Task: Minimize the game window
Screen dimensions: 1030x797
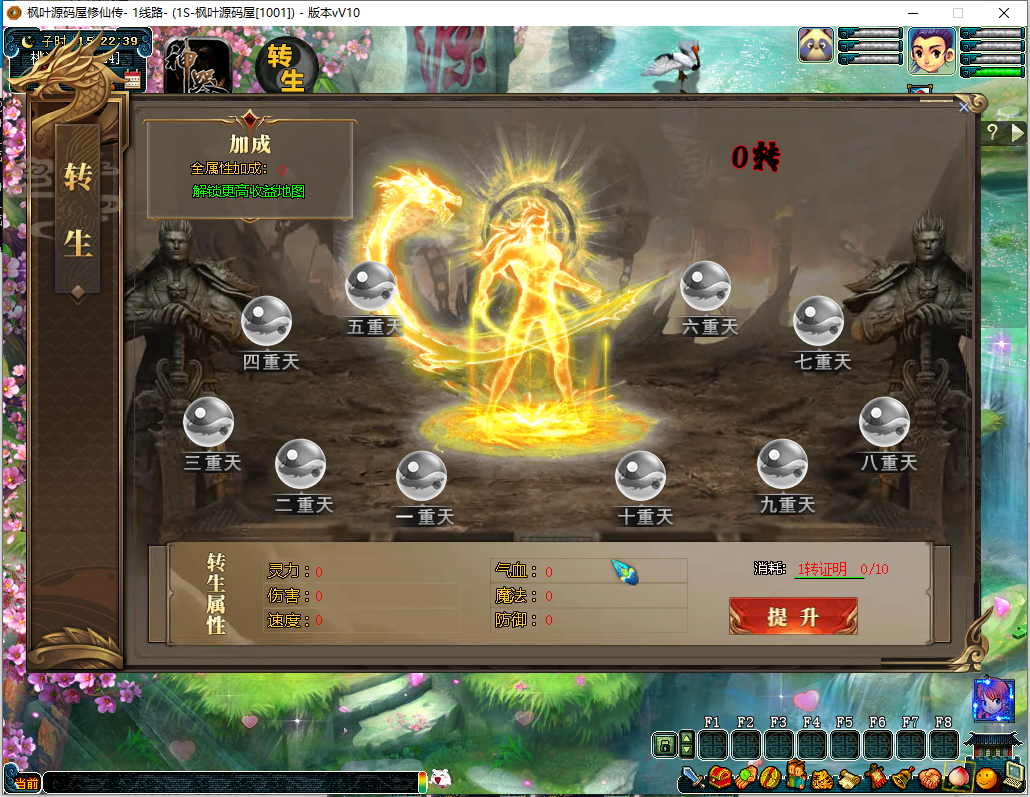Action: coord(912,13)
